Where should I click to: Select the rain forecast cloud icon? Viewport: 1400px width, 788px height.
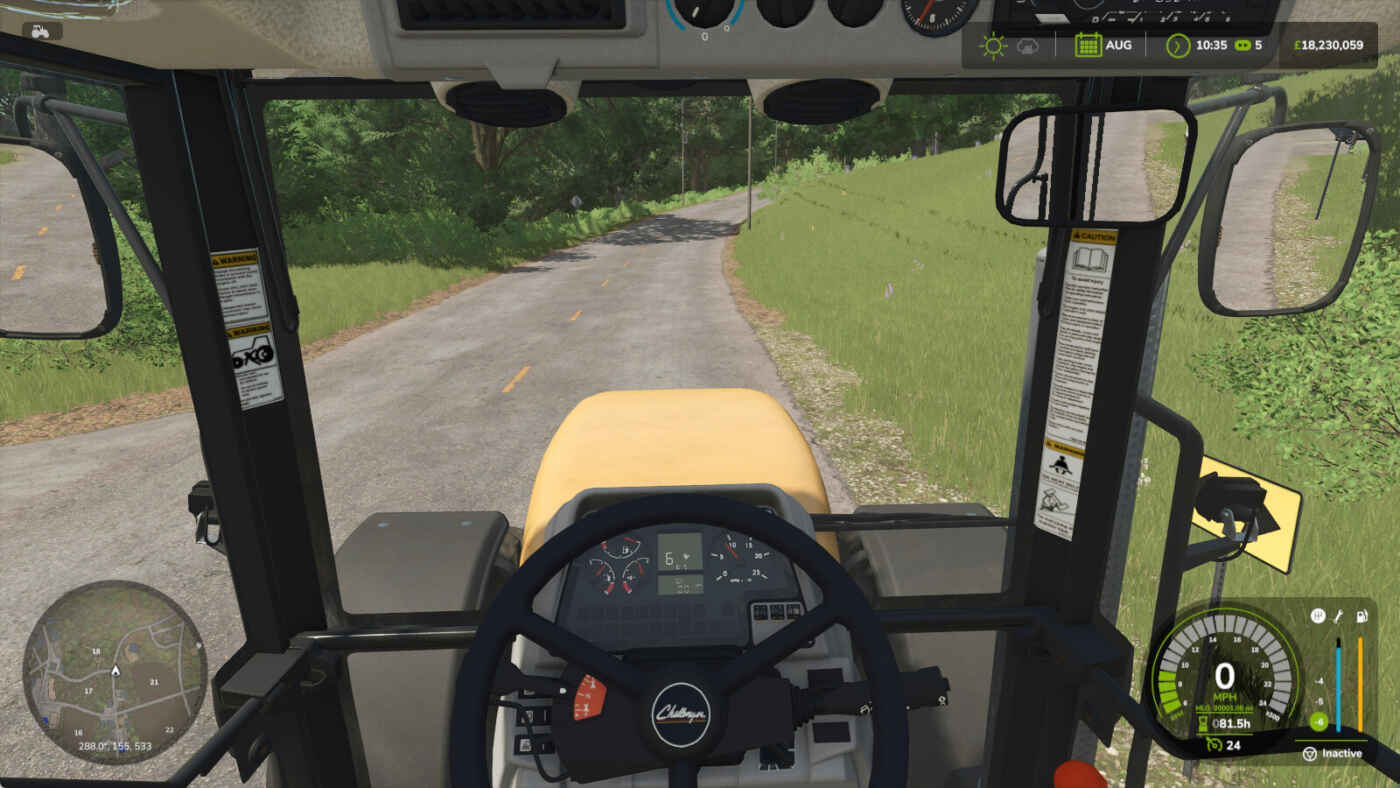click(x=1027, y=46)
